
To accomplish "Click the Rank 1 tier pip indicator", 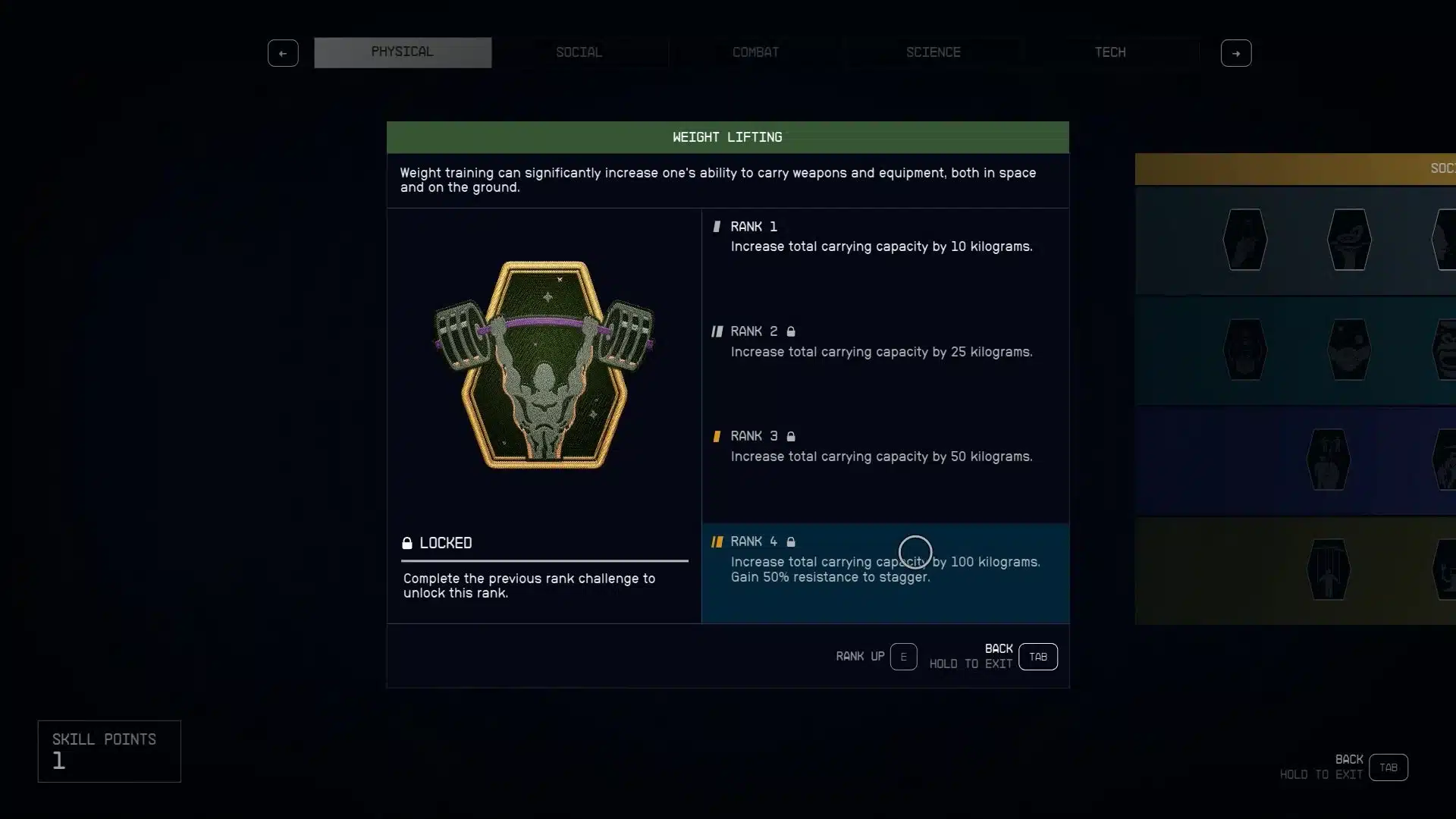I will 718,226.
